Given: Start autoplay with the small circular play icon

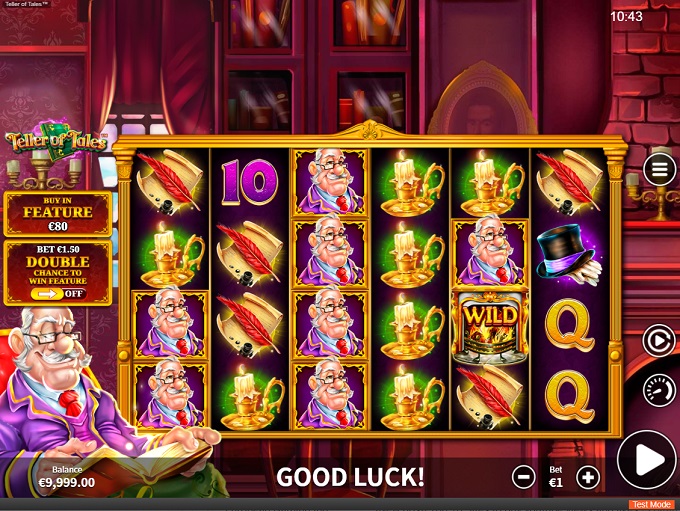Looking at the screenshot, I should pyautogui.click(x=659, y=341).
